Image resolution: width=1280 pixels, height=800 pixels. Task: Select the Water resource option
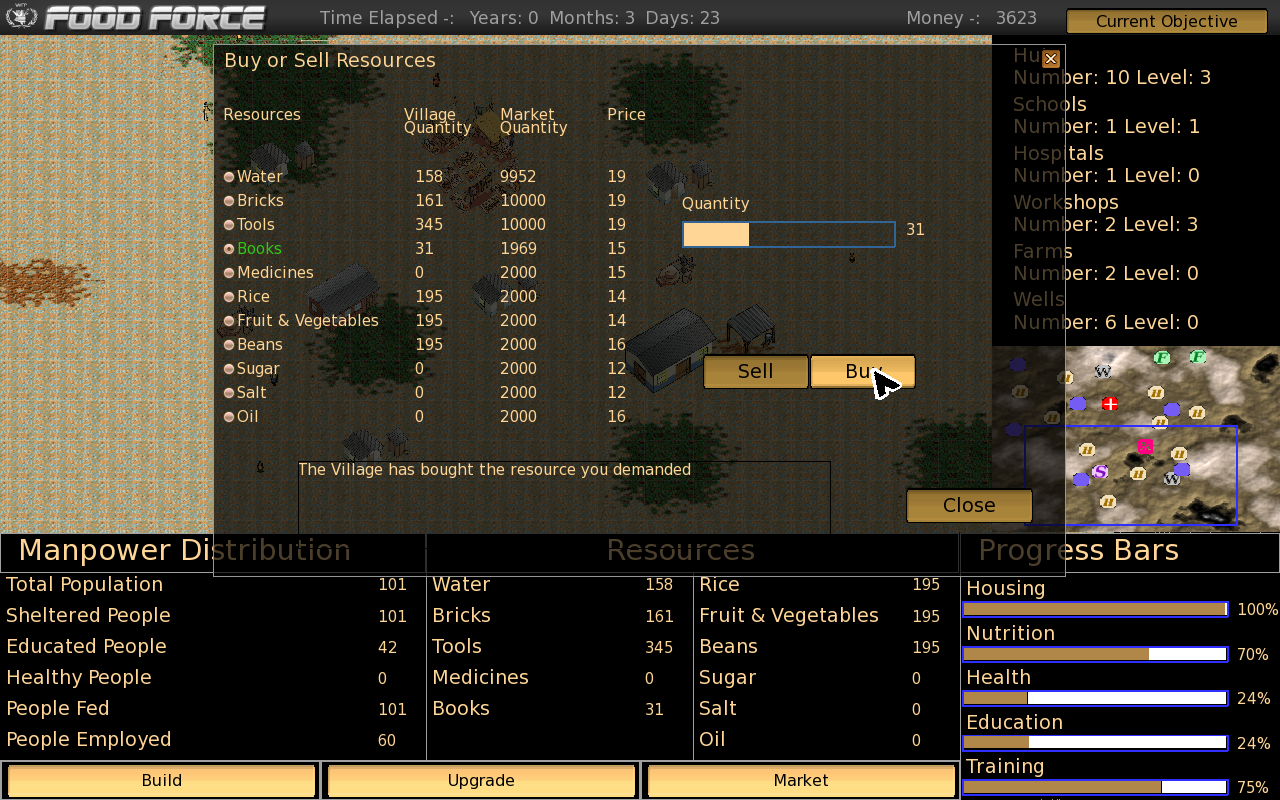point(229,177)
